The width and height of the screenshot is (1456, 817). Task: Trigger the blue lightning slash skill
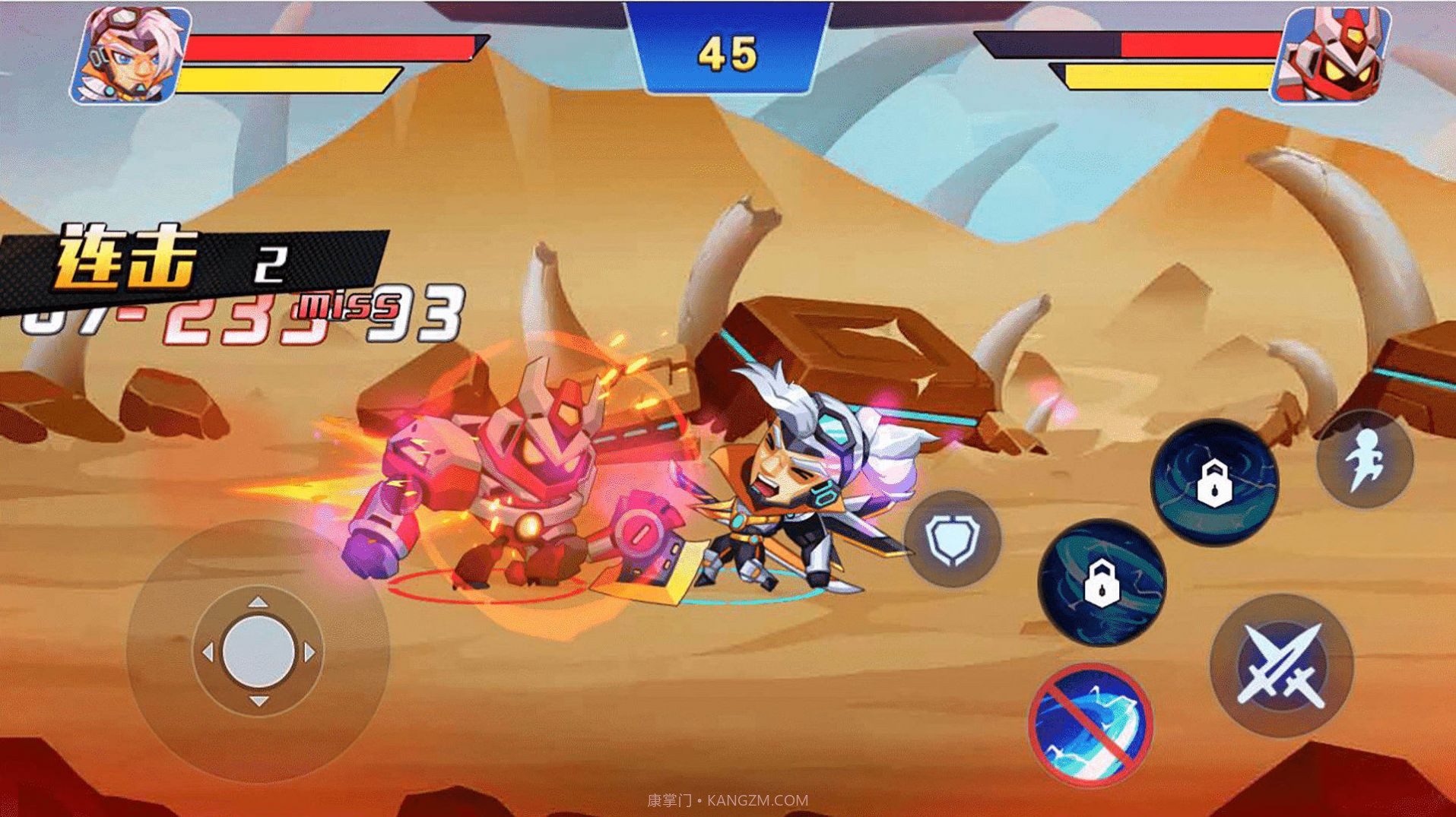(x=1090, y=725)
